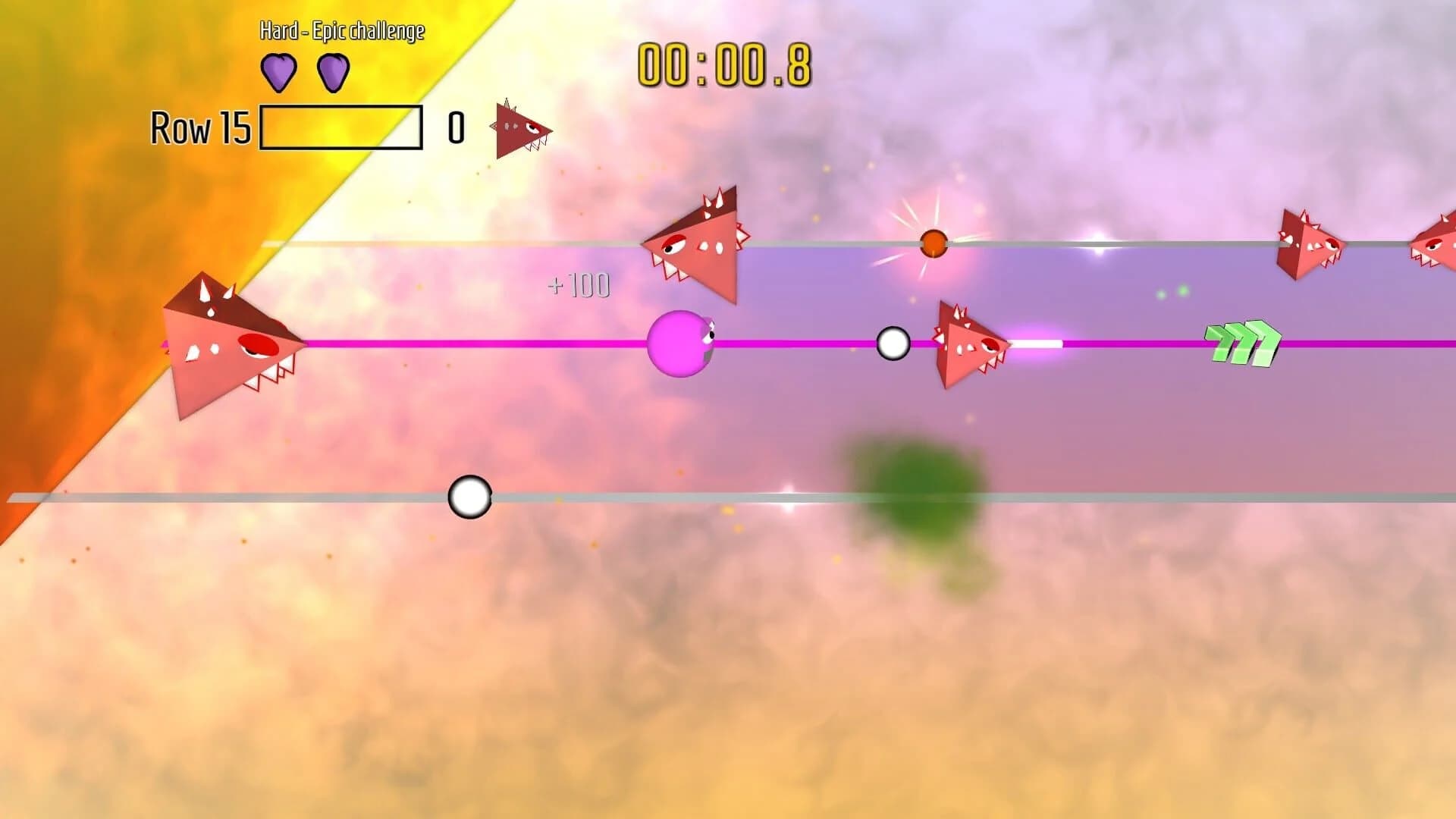Select the Row 15 text label
This screenshot has width=1456, height=819.
click(199, 127)
